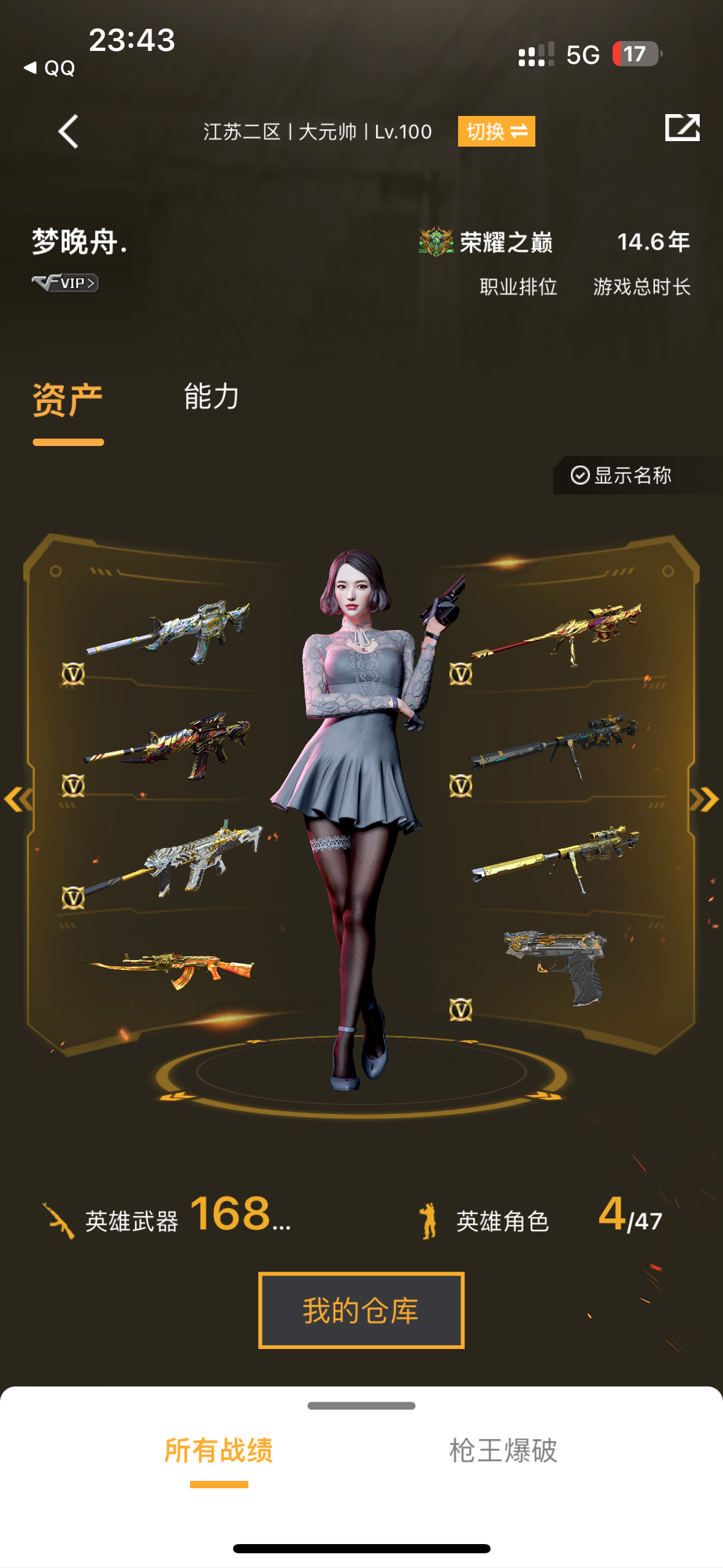Image resolution: width=723 pixels, height=1568 pixels.
Task: Select the 资产 tab
Action: pyautogui.click(x=67, y=400)
